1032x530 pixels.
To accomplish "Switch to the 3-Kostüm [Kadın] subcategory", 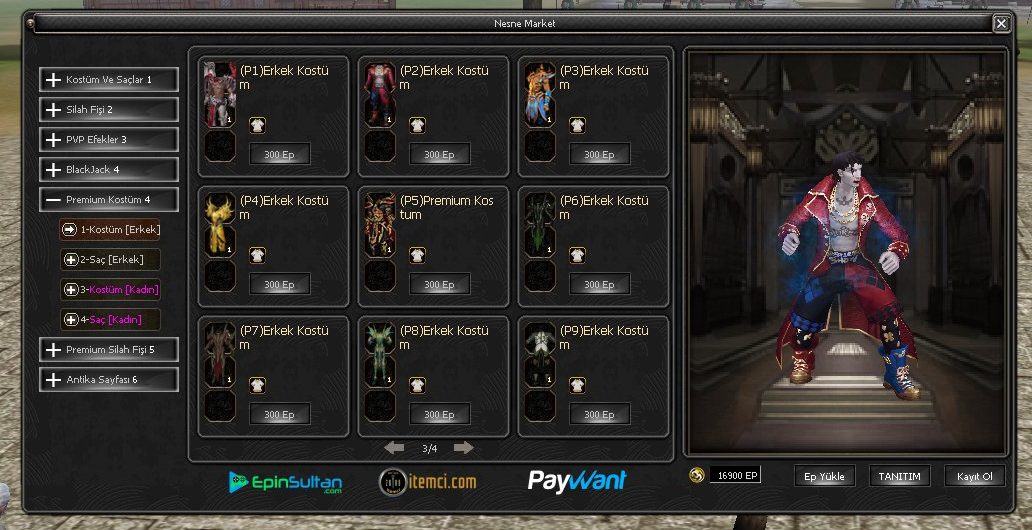I will coord(111,290).
